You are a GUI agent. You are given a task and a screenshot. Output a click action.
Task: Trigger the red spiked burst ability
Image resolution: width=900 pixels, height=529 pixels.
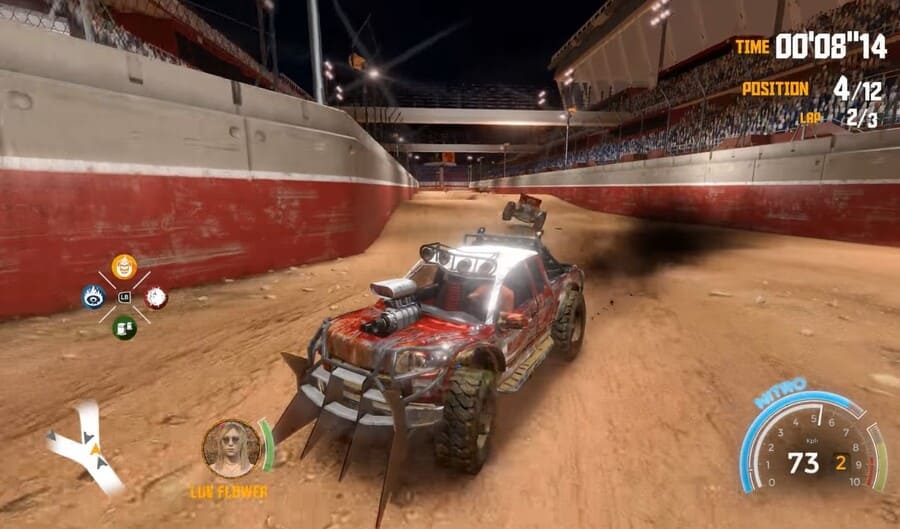[155, 297]
